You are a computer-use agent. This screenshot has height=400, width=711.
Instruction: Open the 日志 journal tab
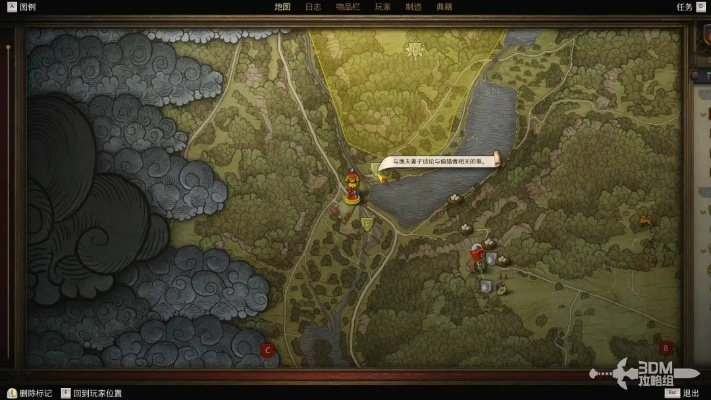[313, 6]
